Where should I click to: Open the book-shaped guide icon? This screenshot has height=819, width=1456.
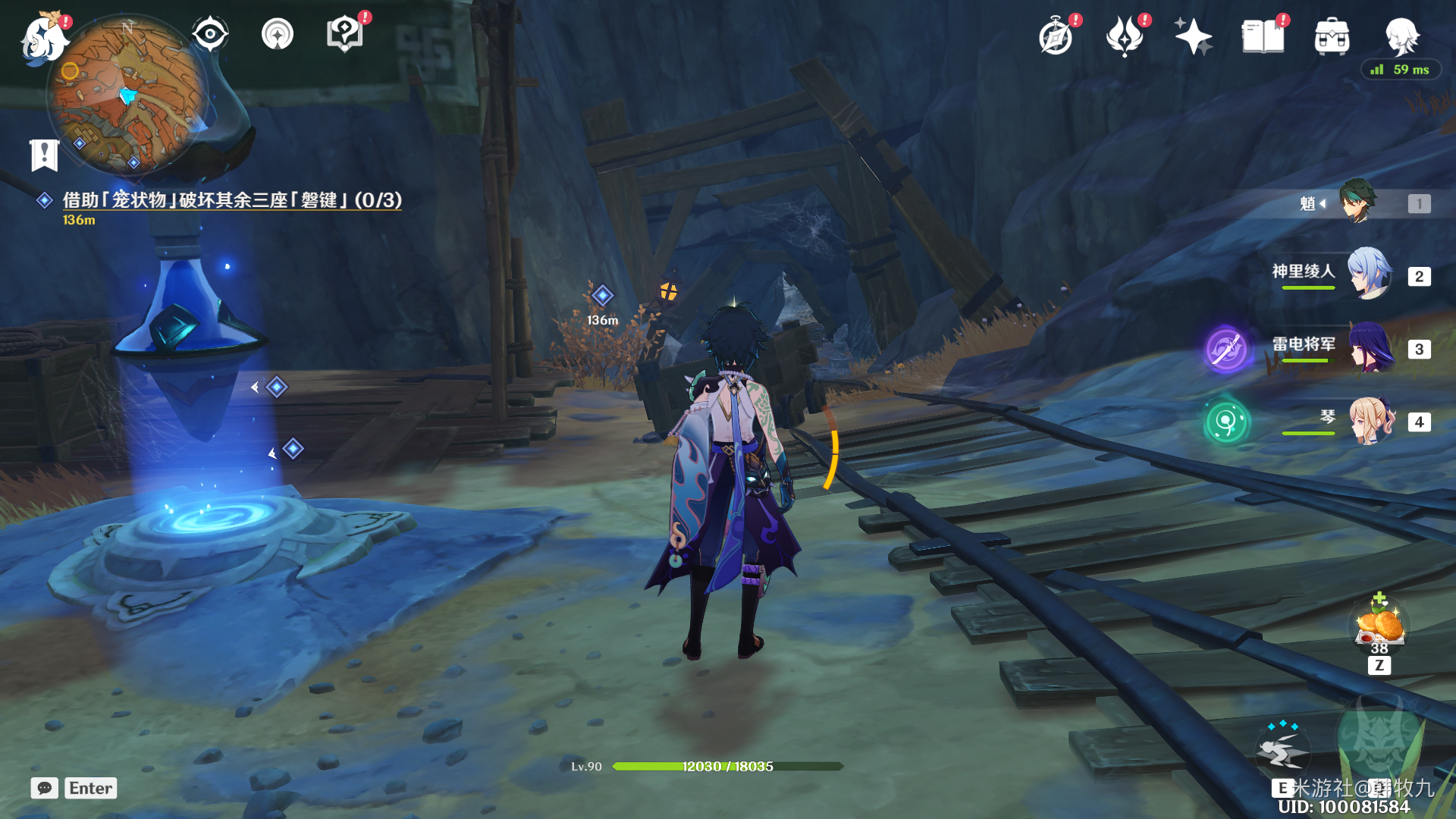(x=1263, y=36)
